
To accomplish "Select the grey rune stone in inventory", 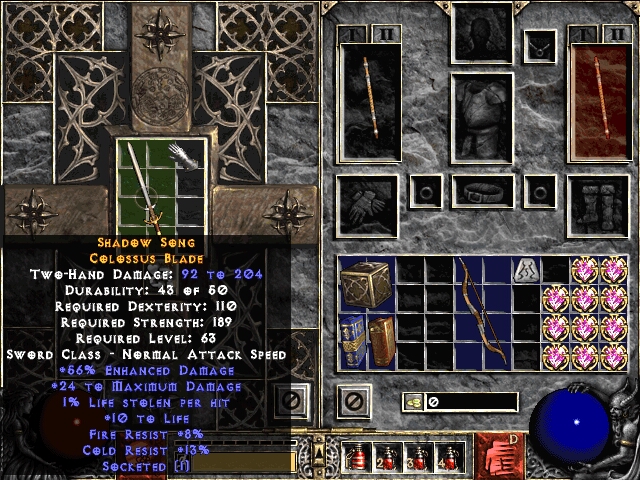I will point(526,269).
